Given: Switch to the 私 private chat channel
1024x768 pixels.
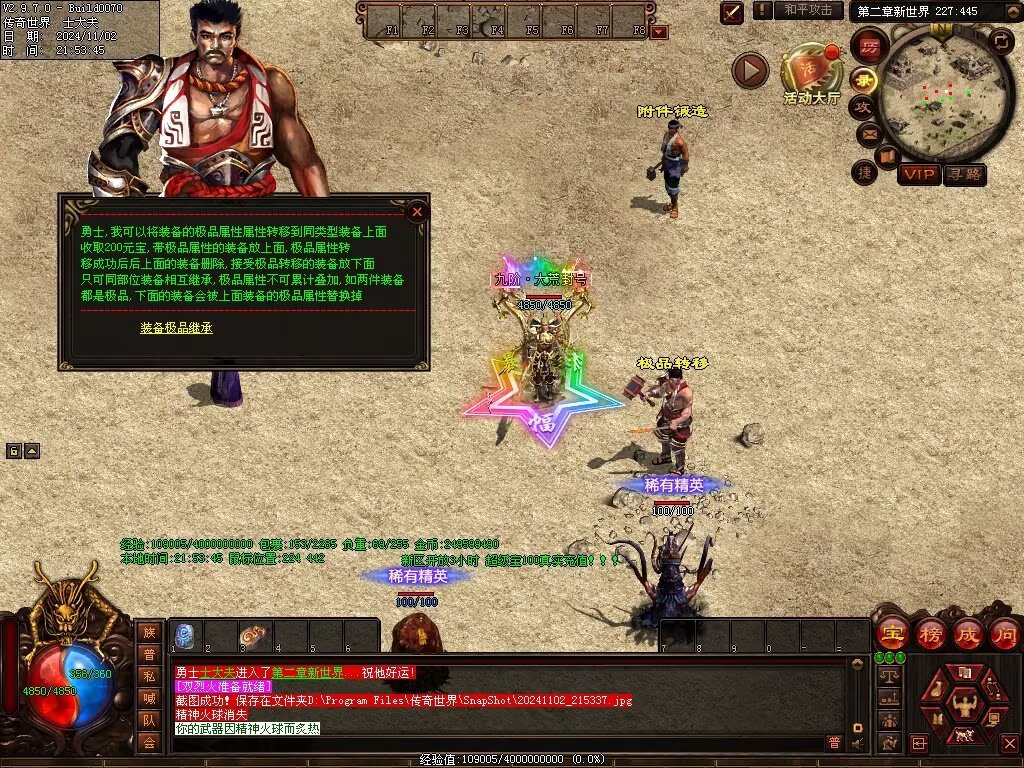Looking at the screenshot, I should (149, 676).
